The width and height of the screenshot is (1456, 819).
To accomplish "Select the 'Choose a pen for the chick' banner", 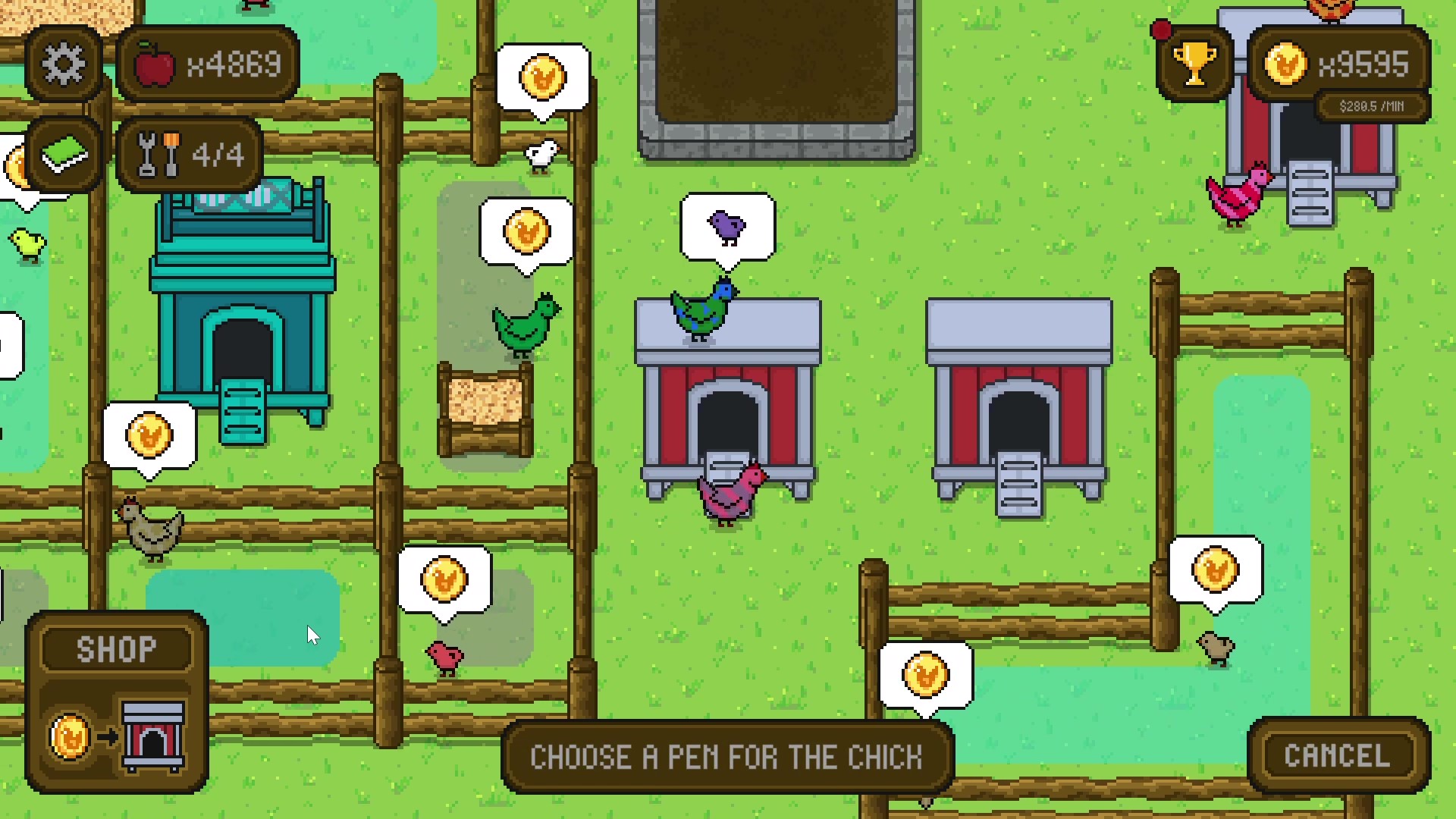I will 727,755.
